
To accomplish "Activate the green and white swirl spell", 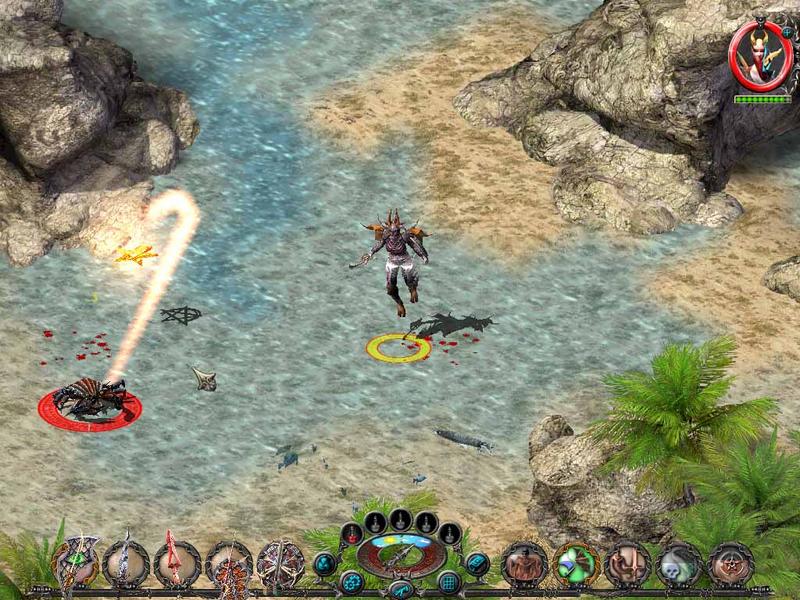I will [576, 564].
